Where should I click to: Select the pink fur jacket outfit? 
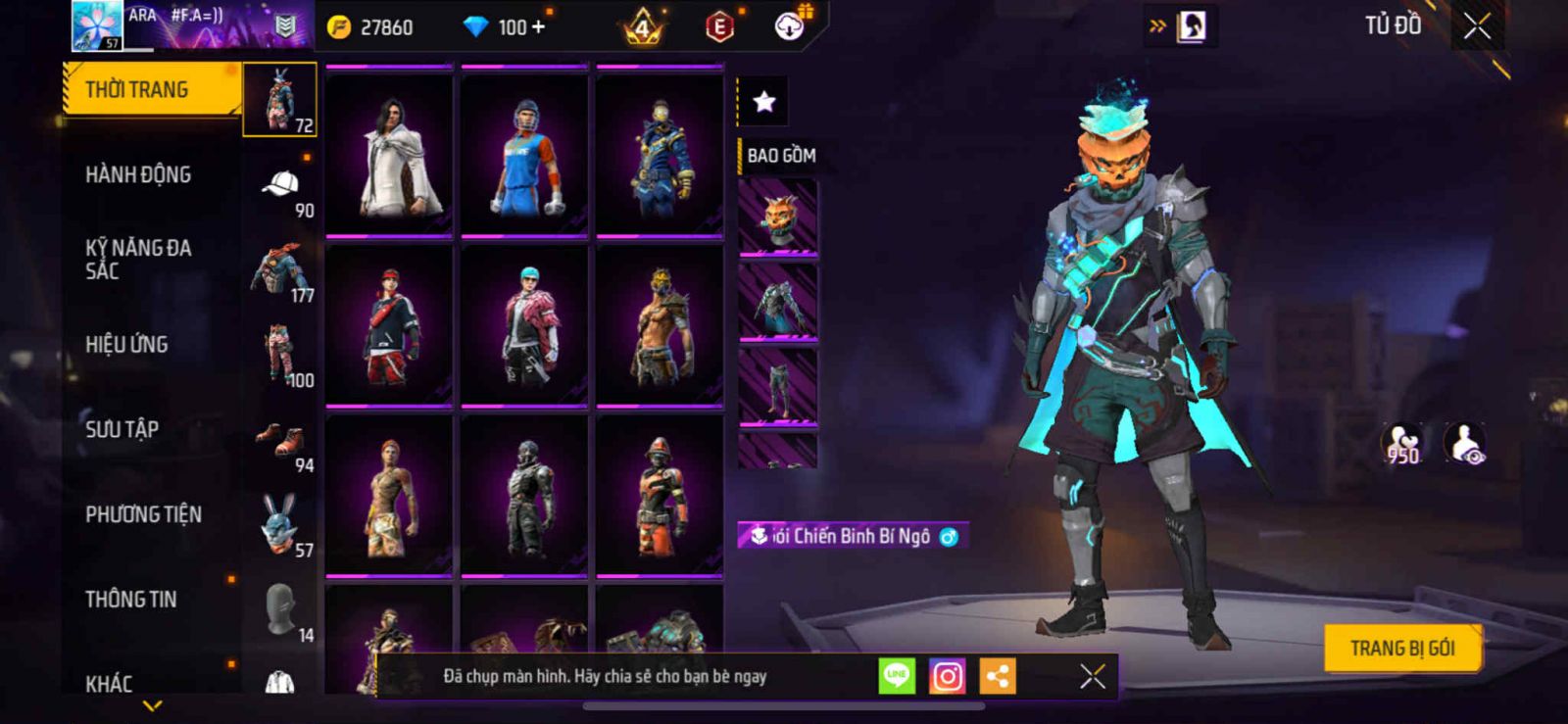[524, 324]
